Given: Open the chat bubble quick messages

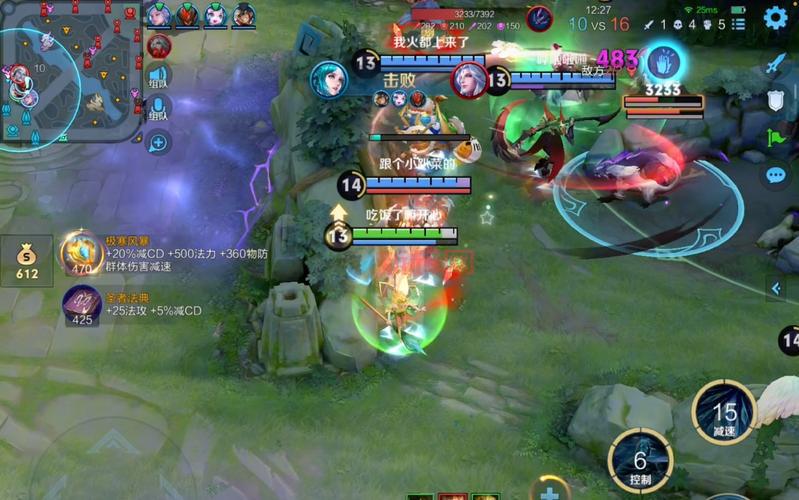Looking at the screenshot, I should click(777, 176).
